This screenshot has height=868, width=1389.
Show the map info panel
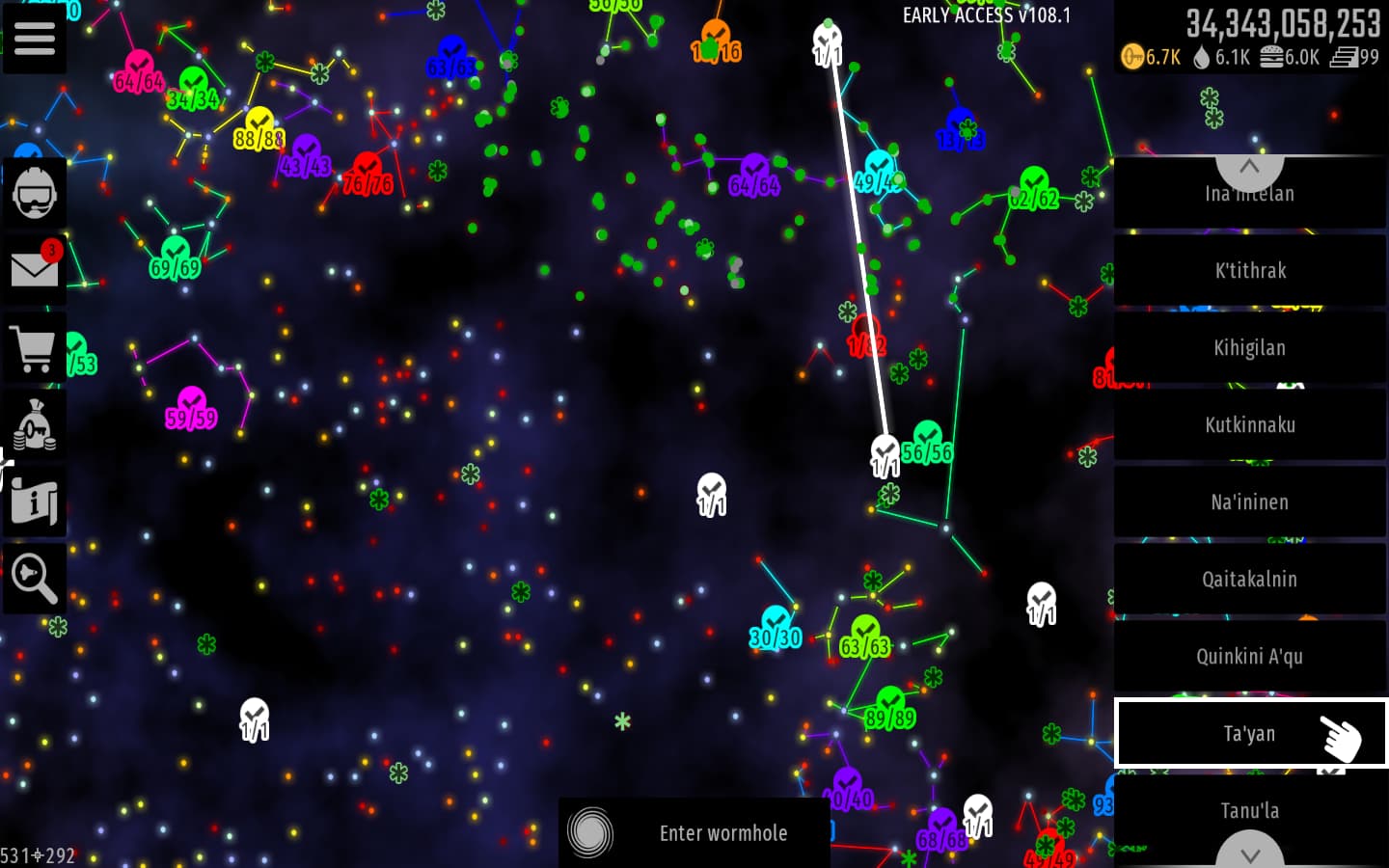pyautogui.click(x=35, y=502)
